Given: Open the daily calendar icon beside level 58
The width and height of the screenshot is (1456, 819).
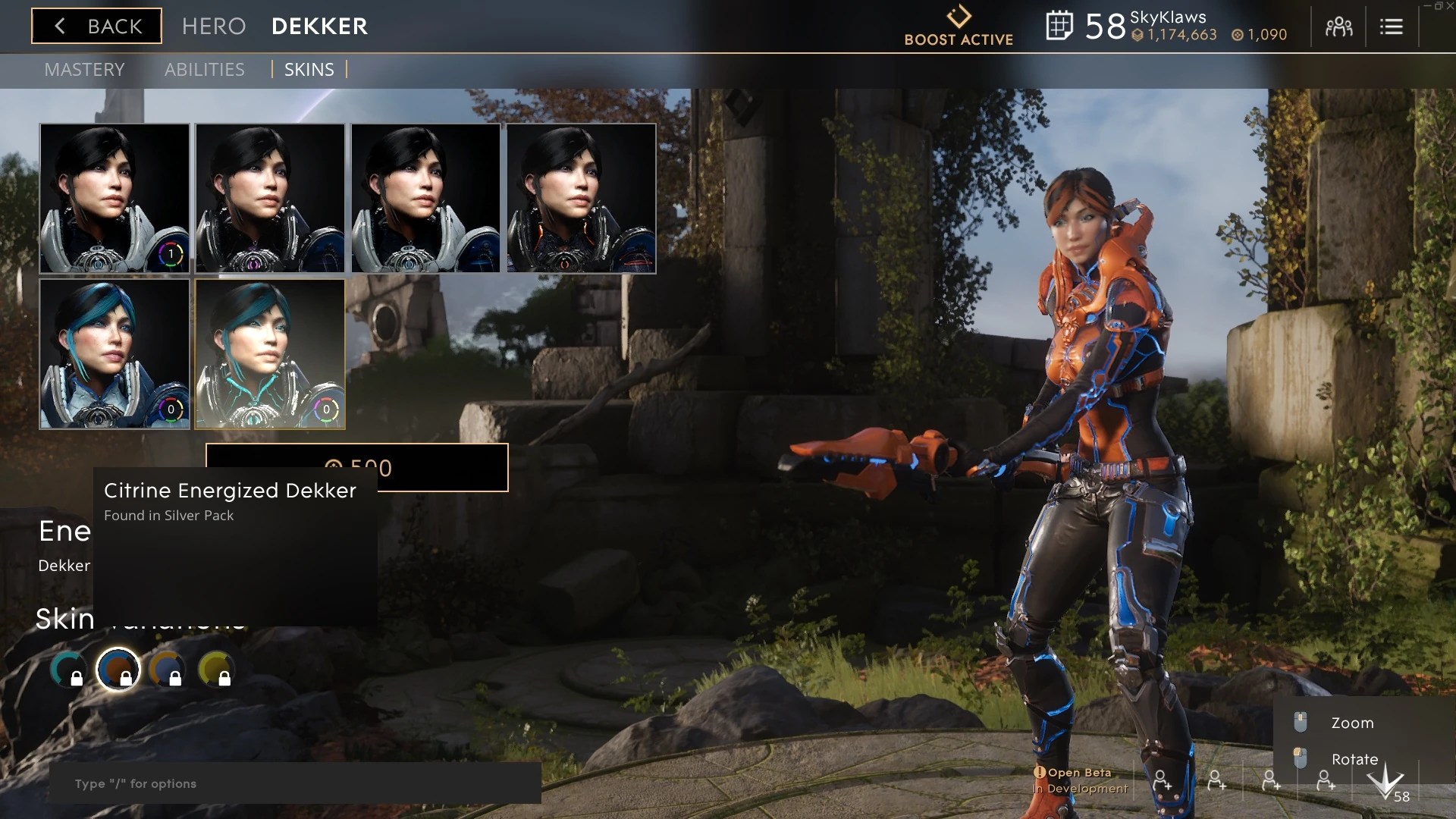Looking at the screenshot, I should tap(1059, 27).
